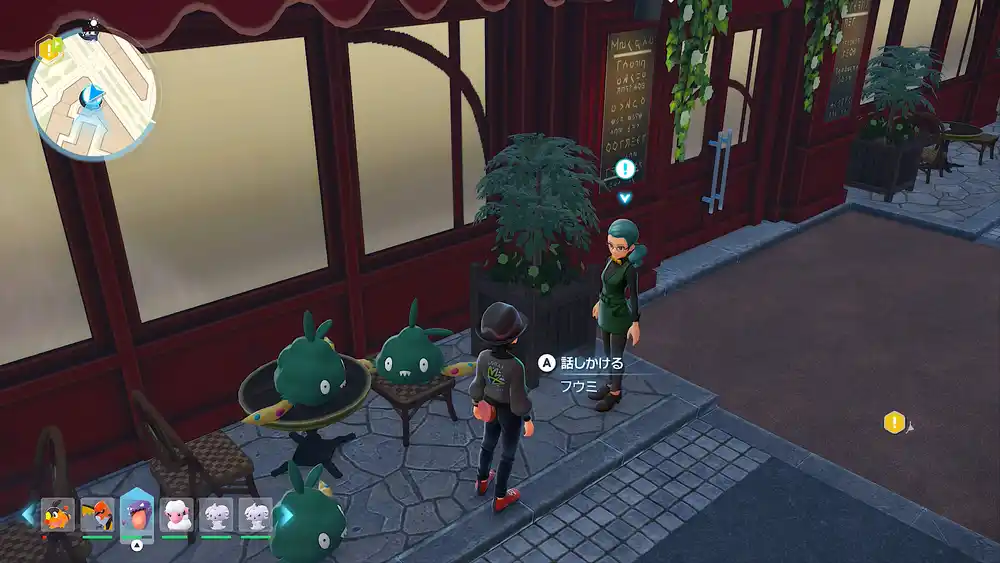Select the highlighted purple Pokémon slot
1000x563 pixels.
(x=137, y=513)
